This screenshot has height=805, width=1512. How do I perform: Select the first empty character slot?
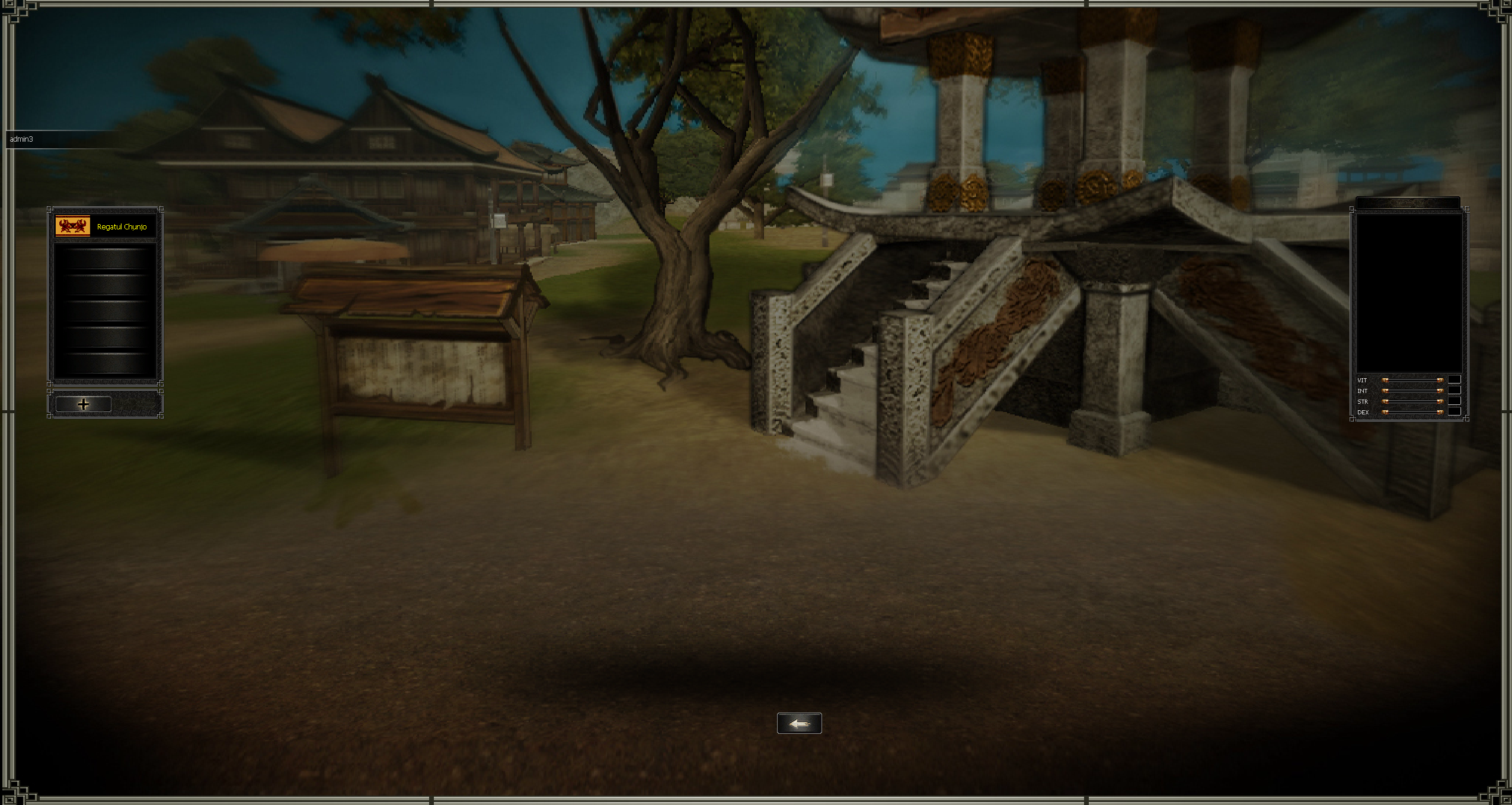click(104, 259)
